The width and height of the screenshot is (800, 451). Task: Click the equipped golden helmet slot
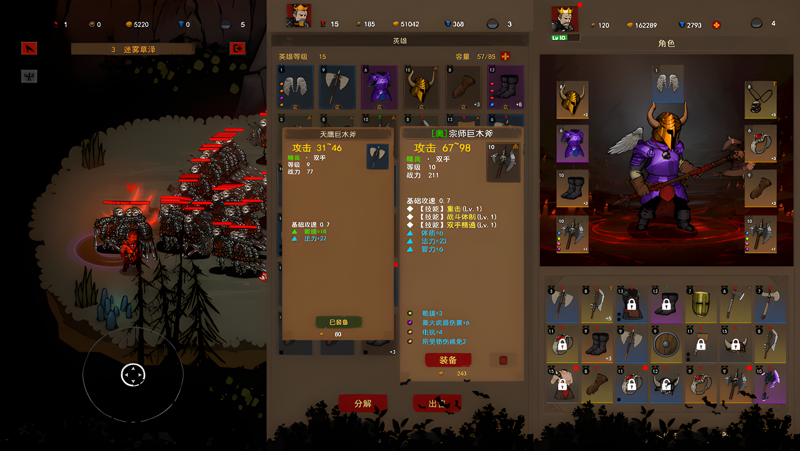(x=572, y=100)
